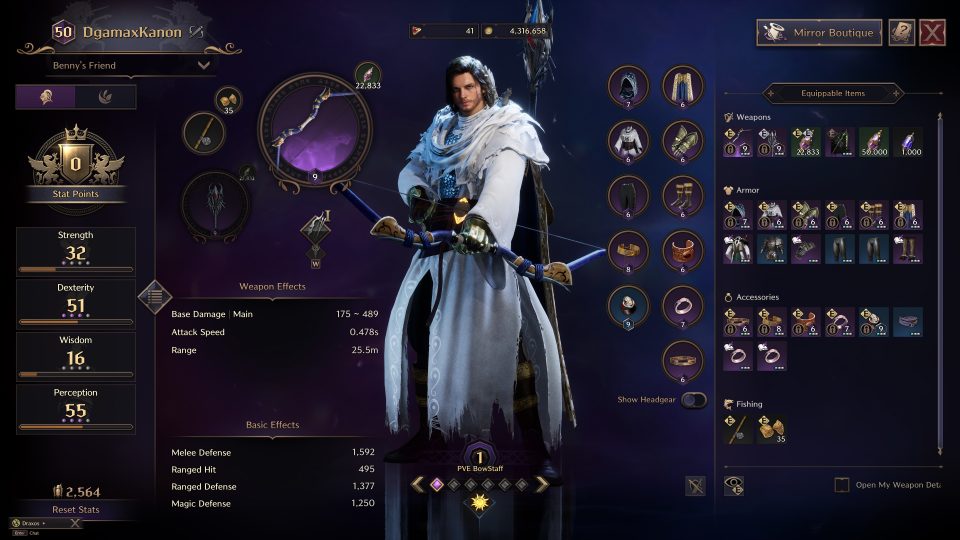Tick the Open My Weapon Details checkbox
Viewport: 960px width, 540px height.
tap(842, 485)
